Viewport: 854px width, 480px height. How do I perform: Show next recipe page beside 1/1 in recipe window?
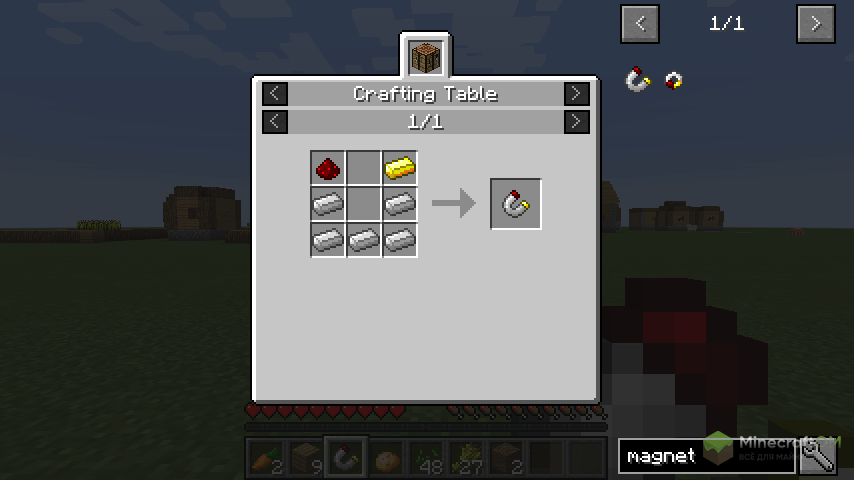[x=576, y=122]
